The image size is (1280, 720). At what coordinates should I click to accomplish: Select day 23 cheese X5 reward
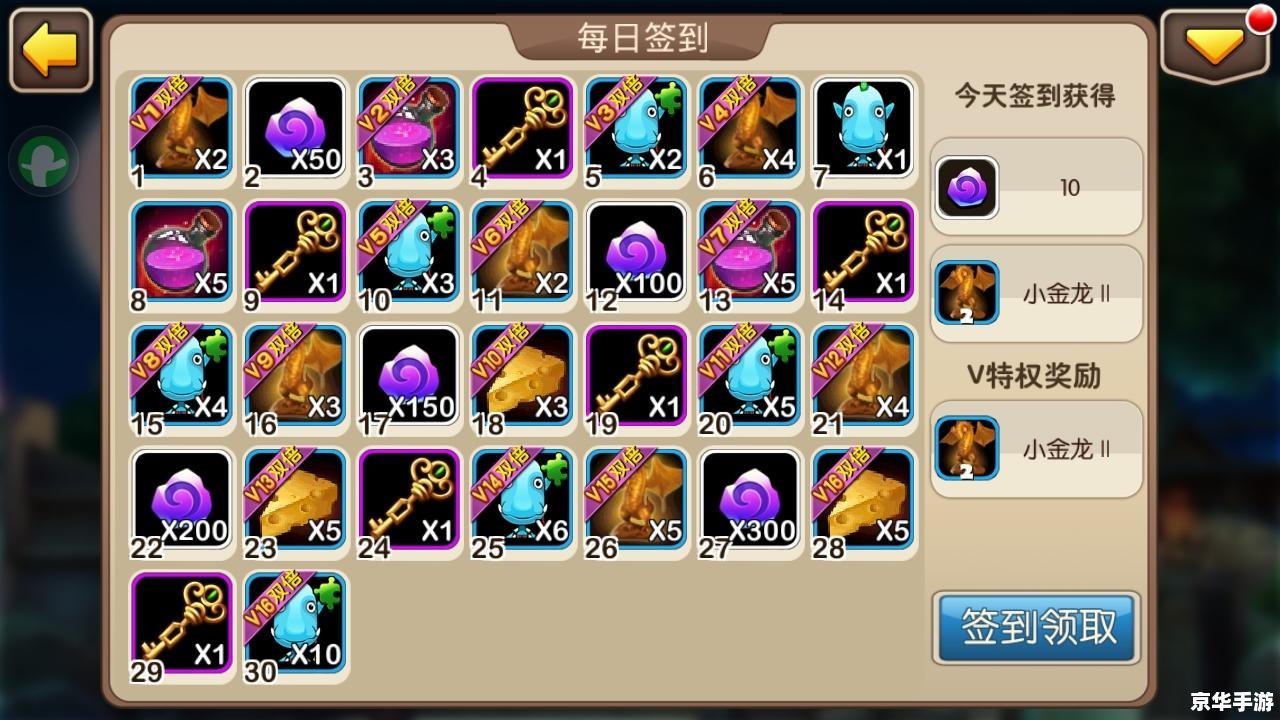[296, 501]
